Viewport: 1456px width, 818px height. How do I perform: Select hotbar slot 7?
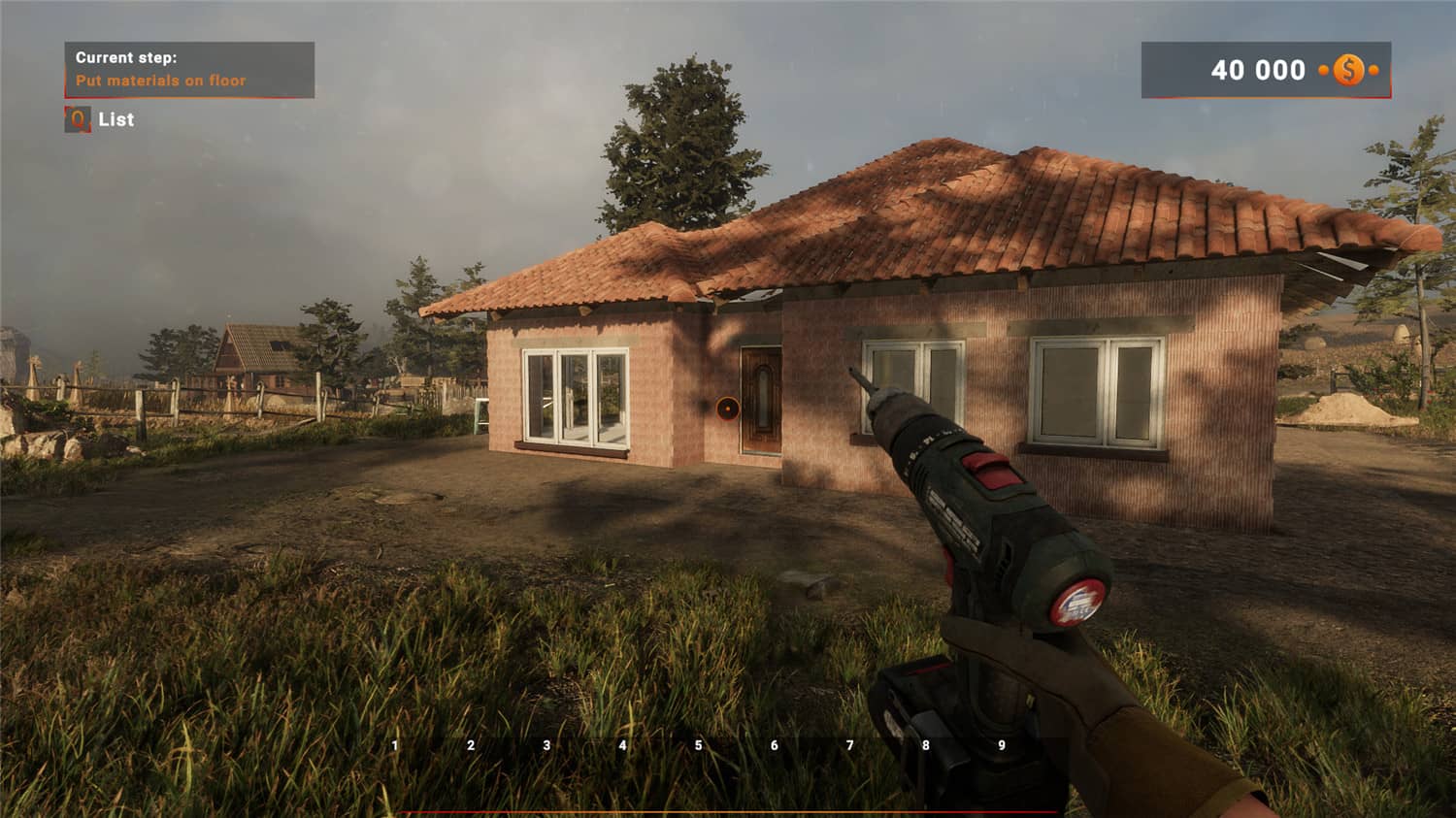click(x=849, y=745)
